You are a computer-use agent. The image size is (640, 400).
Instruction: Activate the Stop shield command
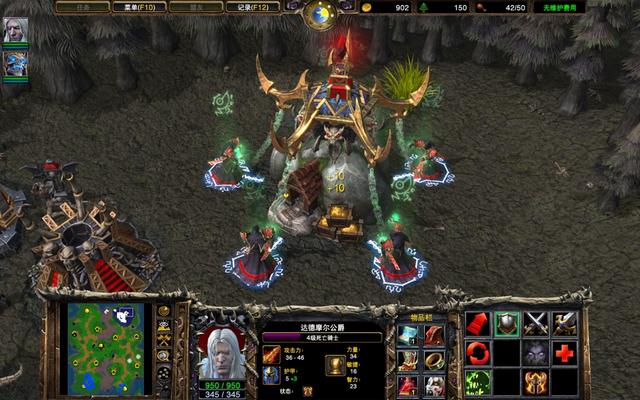[x=507, y=324]
